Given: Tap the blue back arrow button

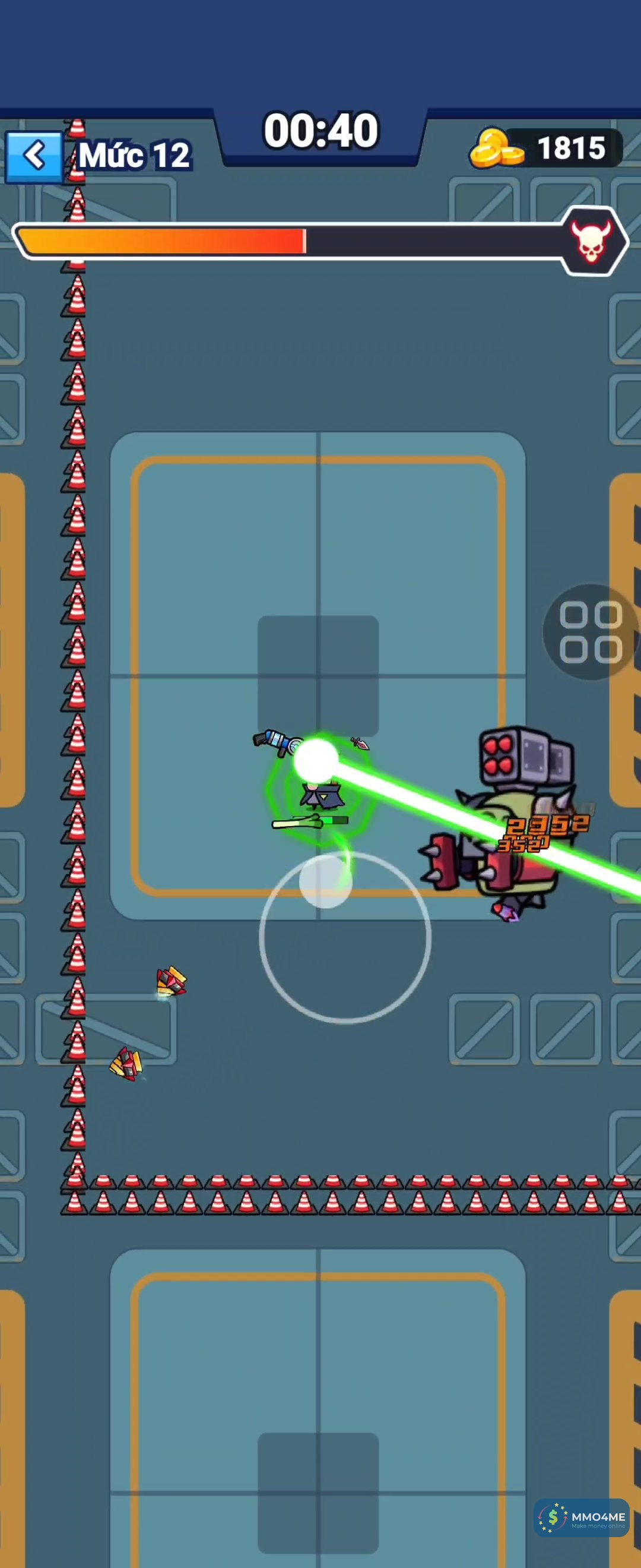Looking at the screenshot, I should click(34, 156).
